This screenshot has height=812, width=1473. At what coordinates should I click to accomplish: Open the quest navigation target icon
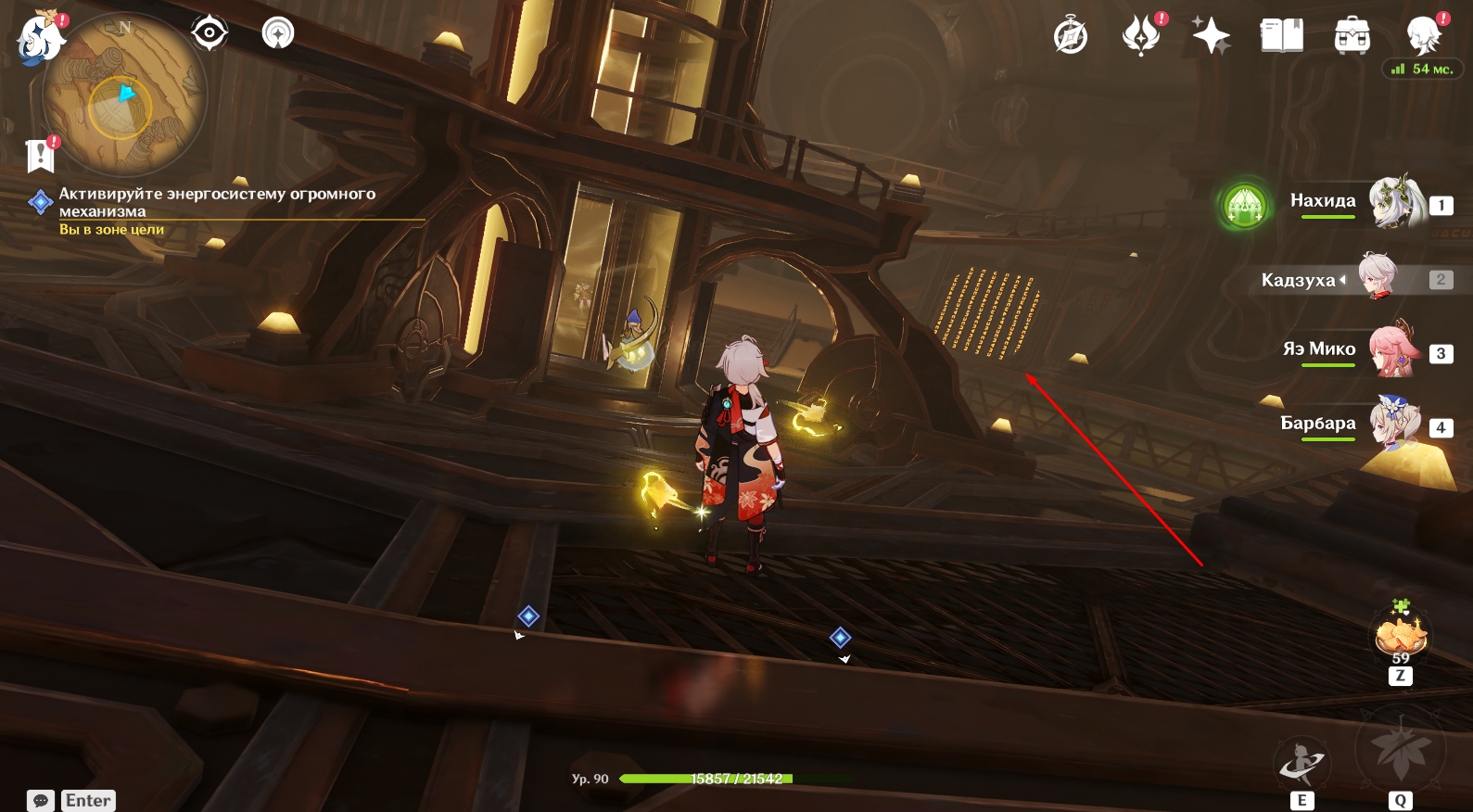pos(210,34)
